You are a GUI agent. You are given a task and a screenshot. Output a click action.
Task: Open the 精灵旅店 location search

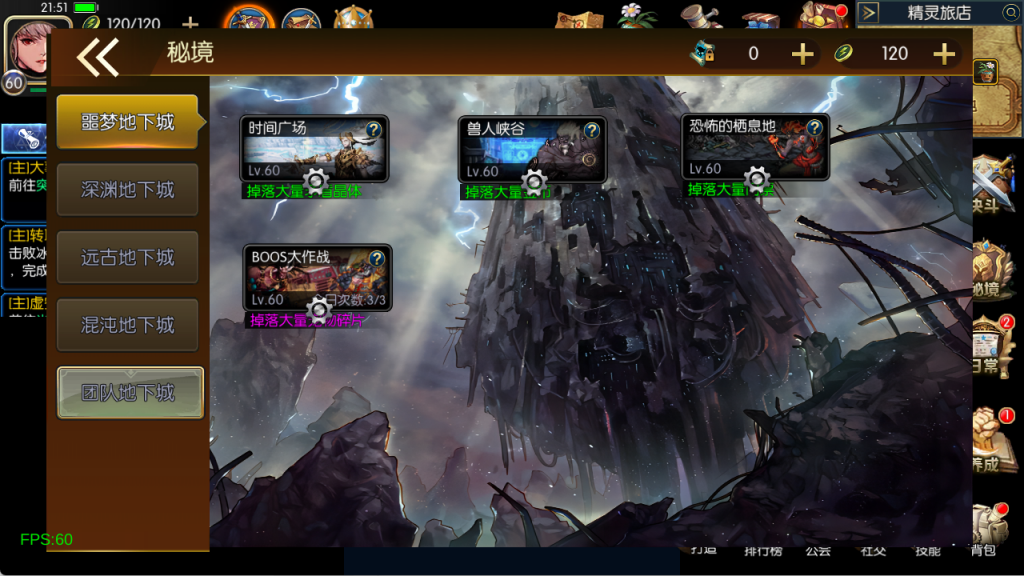tap(1009, 13)
